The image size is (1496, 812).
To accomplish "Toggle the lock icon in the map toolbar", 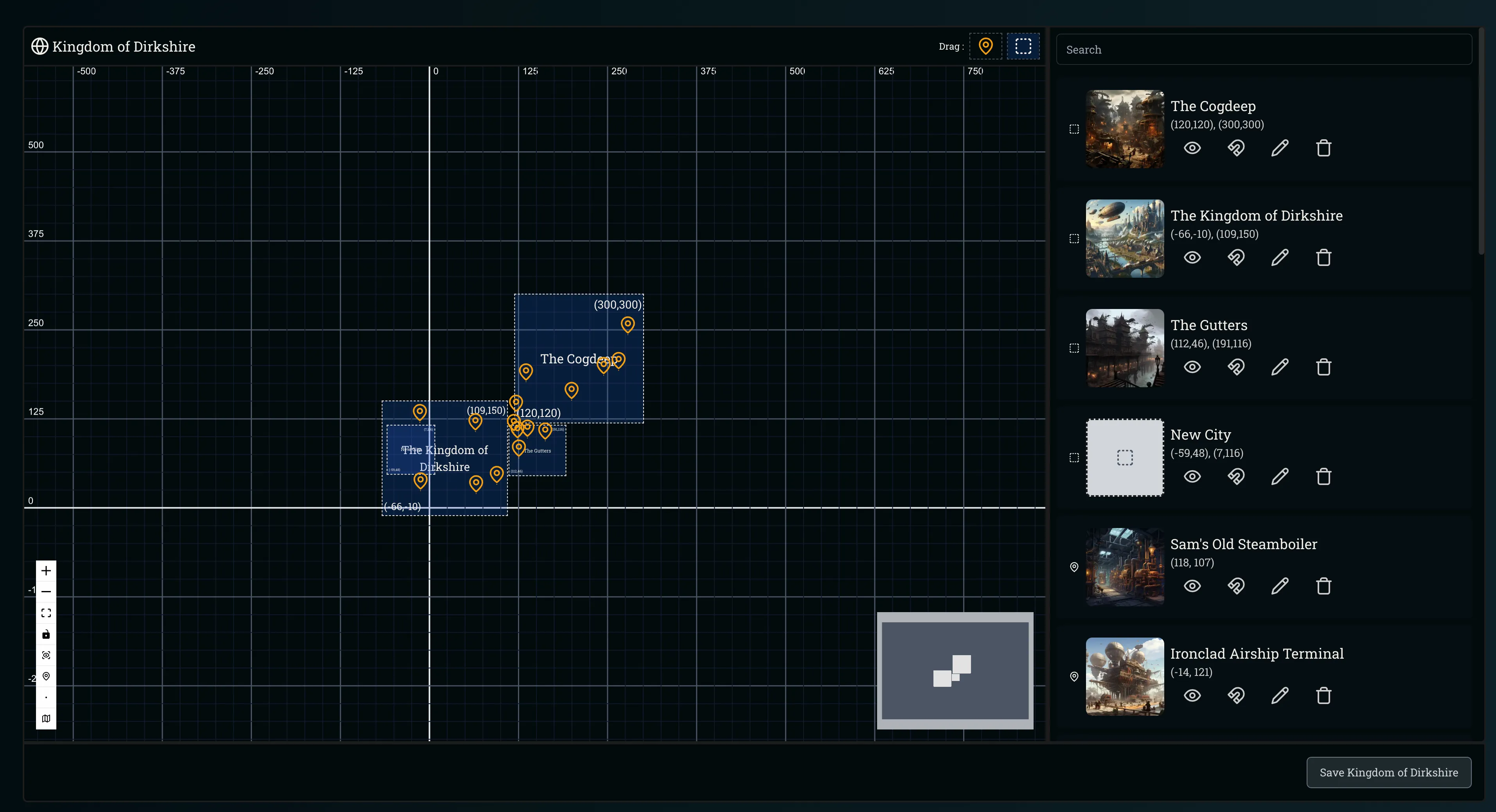I will (x=46, y=634).
